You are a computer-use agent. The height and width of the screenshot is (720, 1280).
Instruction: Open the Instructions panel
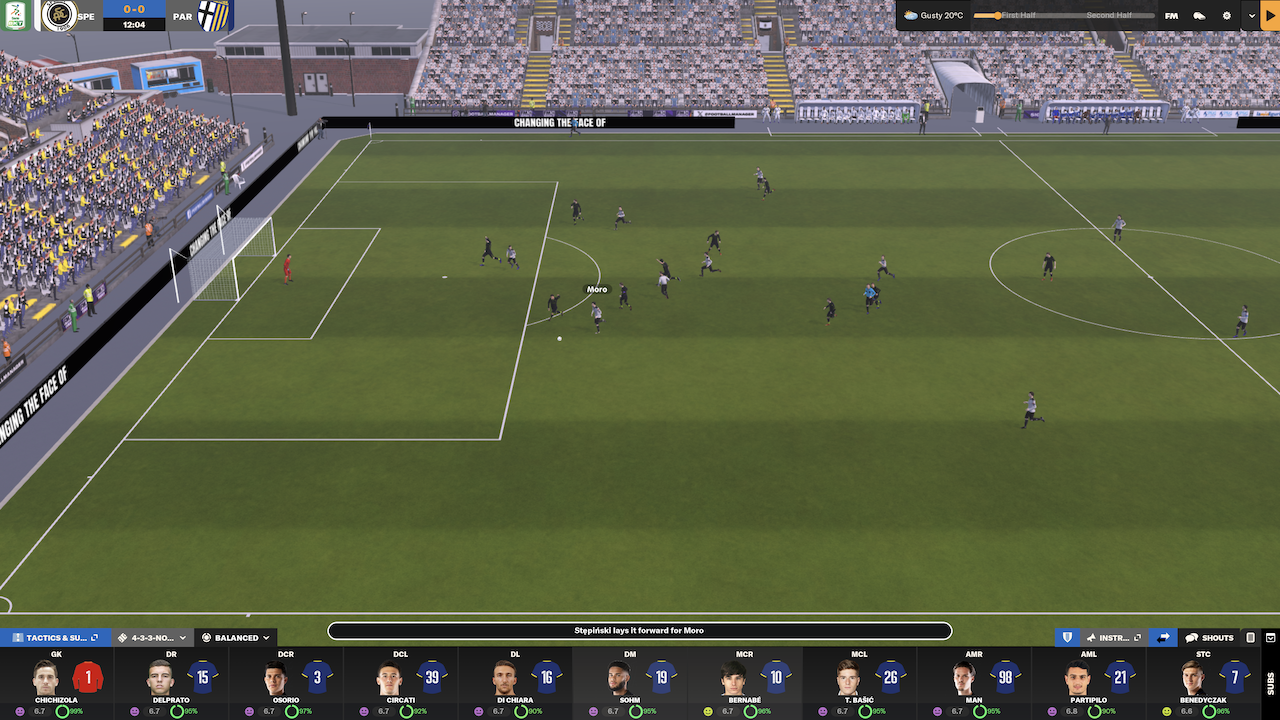coord(1113,637)
